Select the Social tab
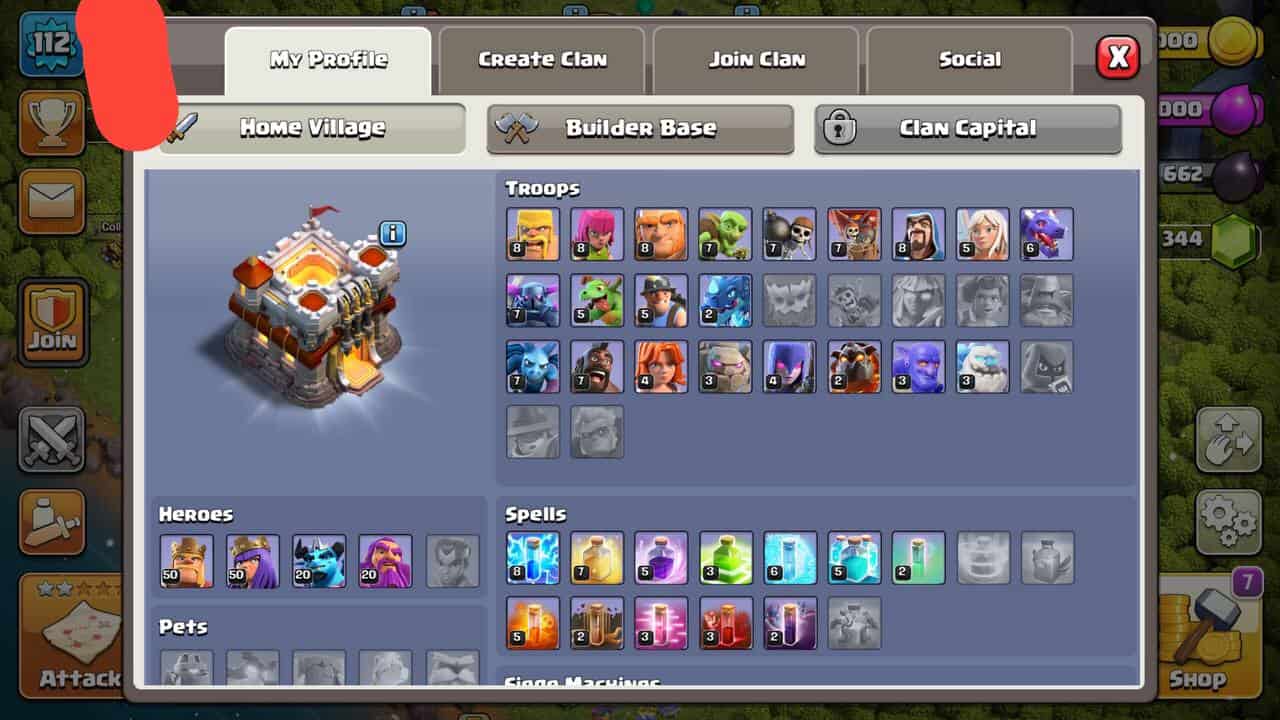 coord(969,60)
